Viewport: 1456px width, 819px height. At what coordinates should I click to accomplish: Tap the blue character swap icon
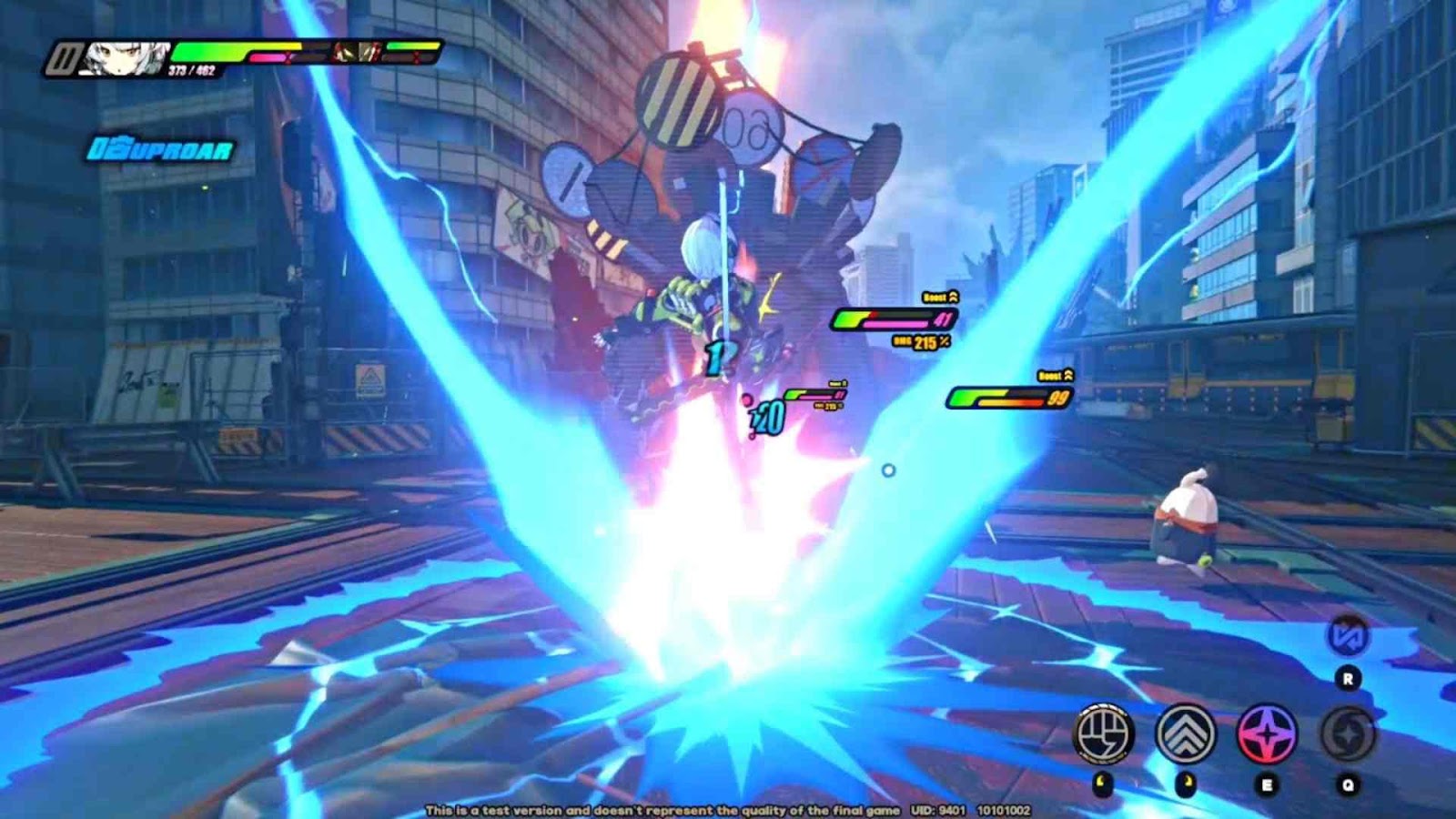click(x=1348, y=636)
